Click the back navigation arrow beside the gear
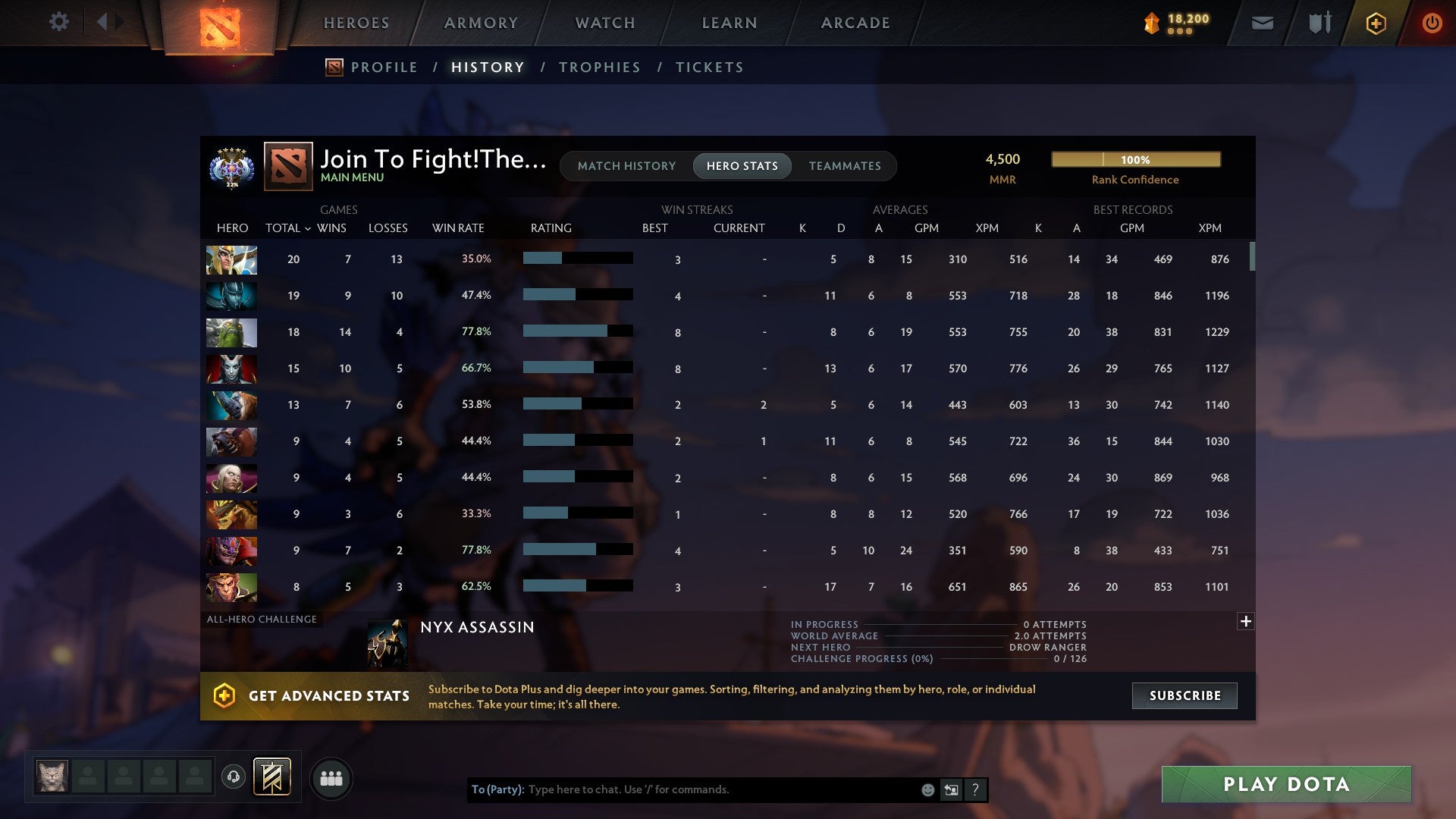The width and height of the screenshot is (1456, 819). tap(104, 22)
